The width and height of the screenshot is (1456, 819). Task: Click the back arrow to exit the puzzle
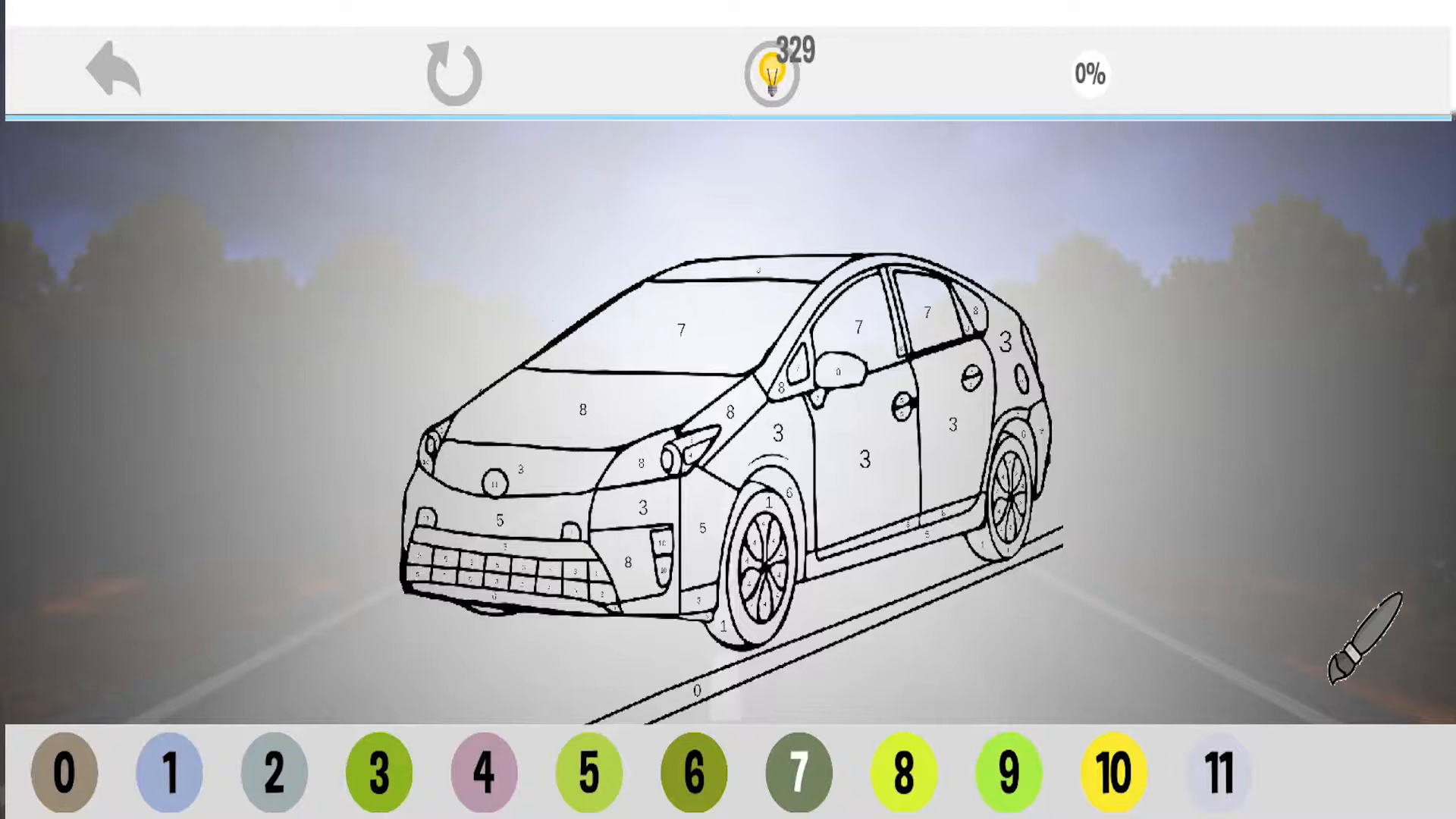tap(112, 70)
